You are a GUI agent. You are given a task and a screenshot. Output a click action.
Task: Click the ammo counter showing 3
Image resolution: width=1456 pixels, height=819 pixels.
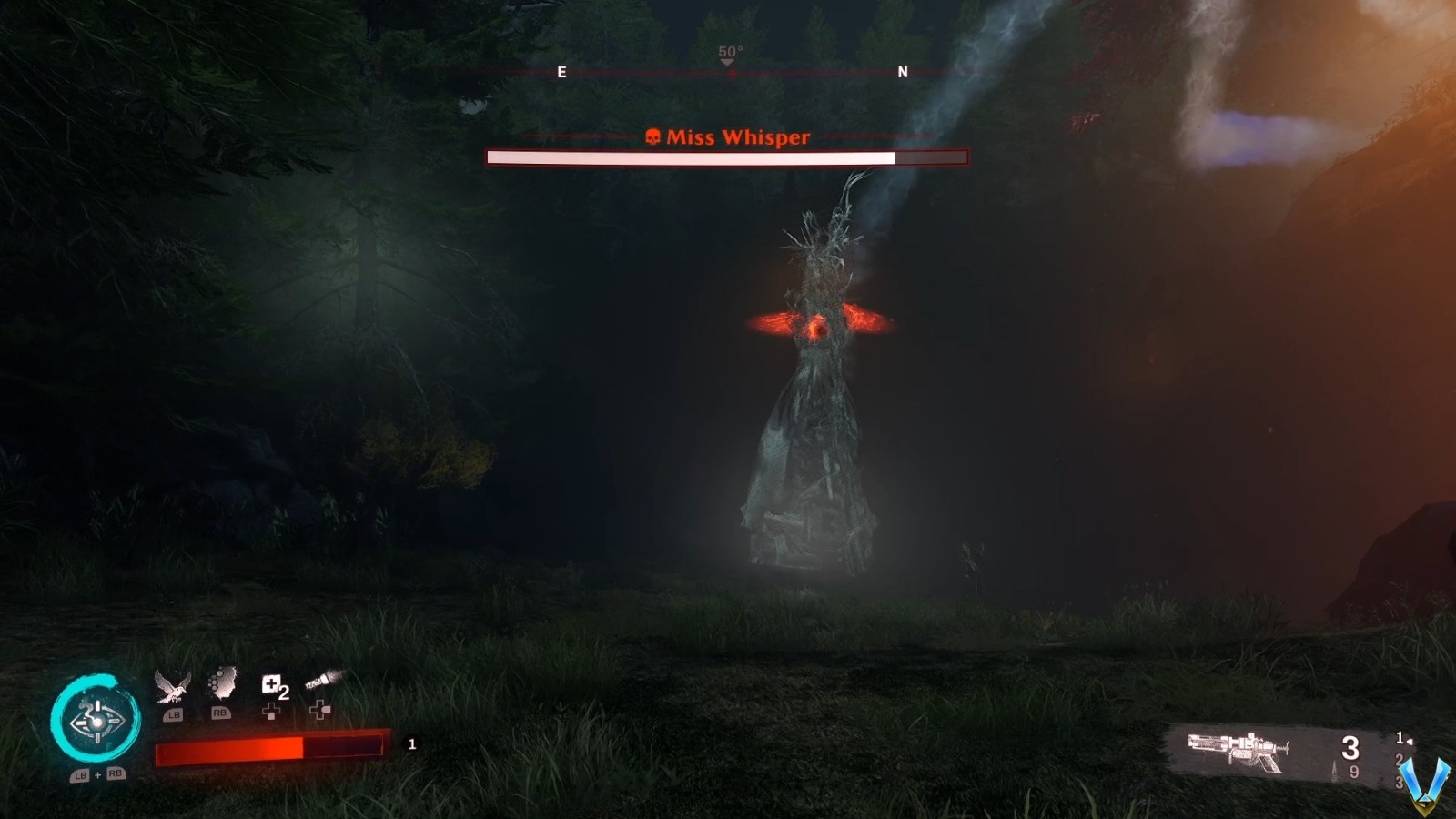coord(1350,748)
